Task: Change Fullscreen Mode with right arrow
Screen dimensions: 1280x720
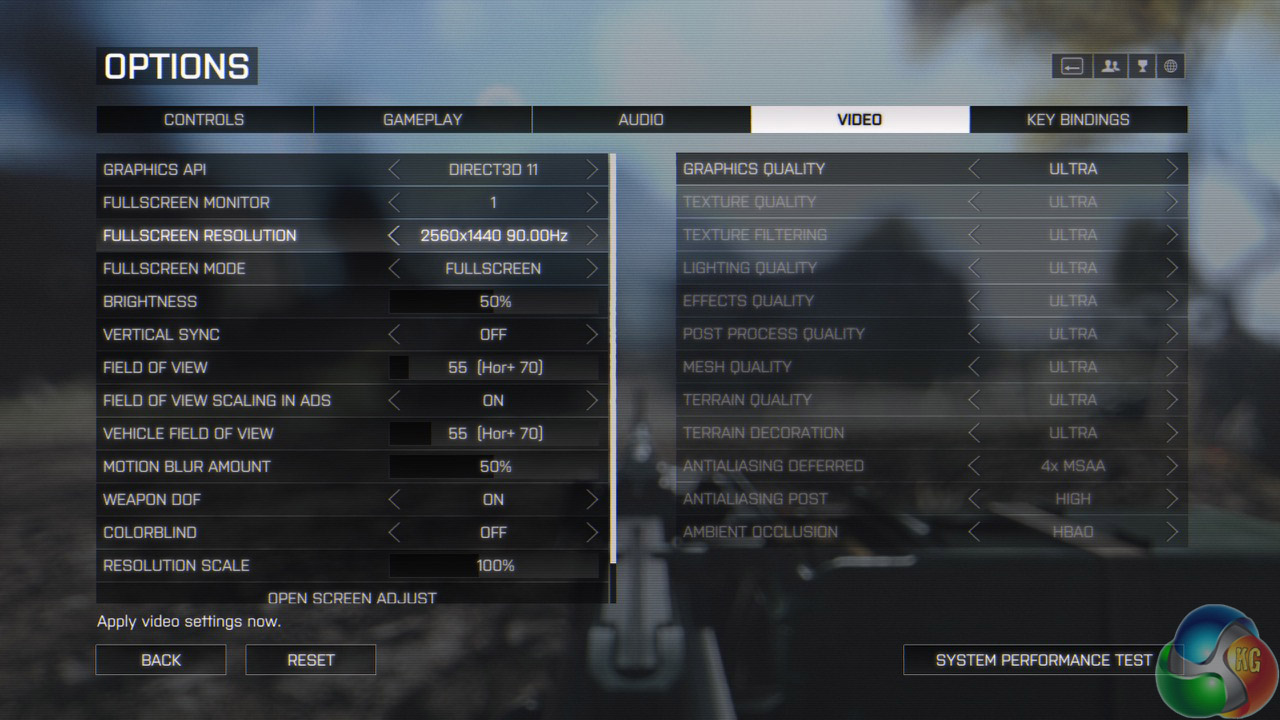Action: coord(592,269)
